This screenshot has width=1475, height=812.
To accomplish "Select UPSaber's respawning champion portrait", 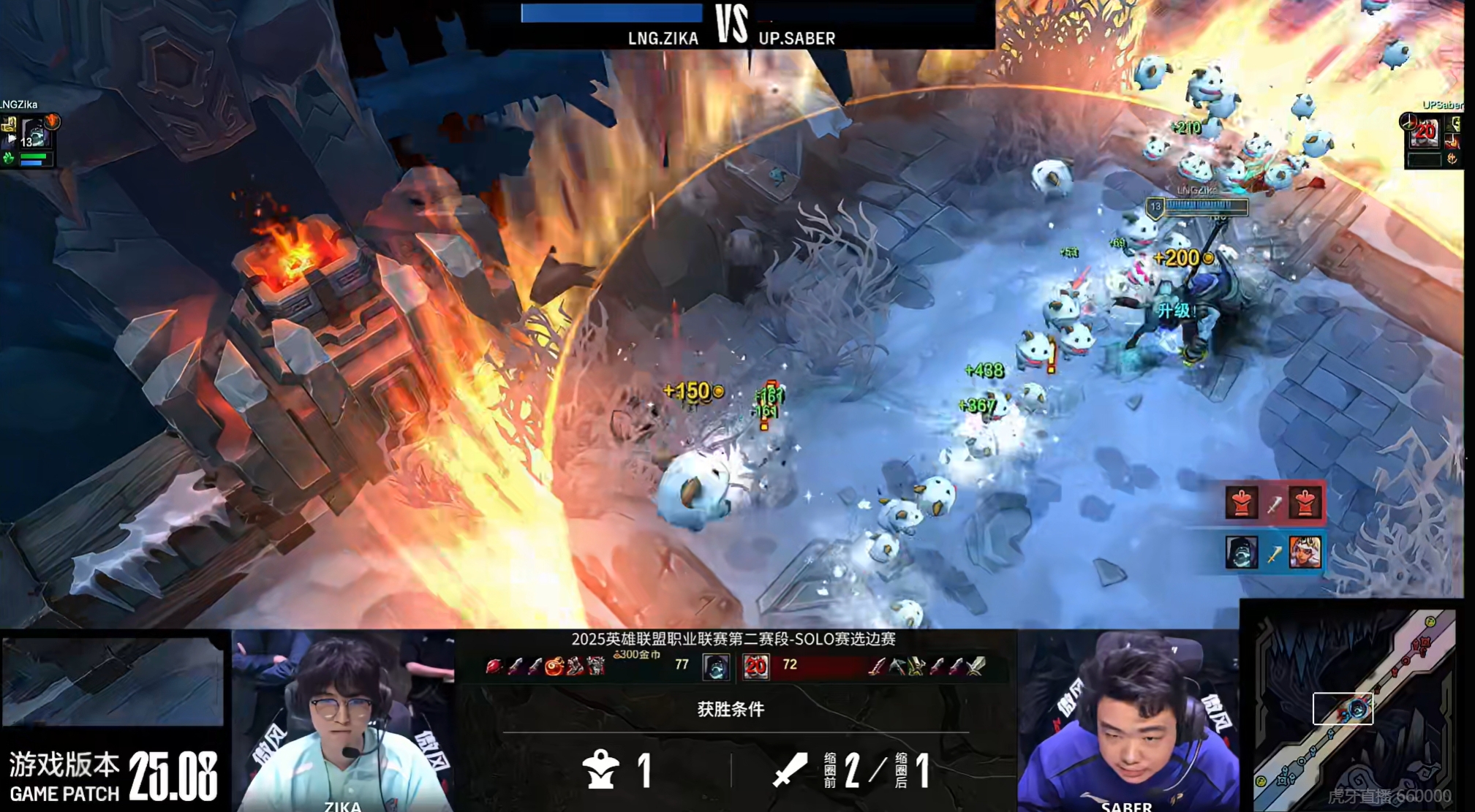I will pyautogui.click(x=1424, y=132).
